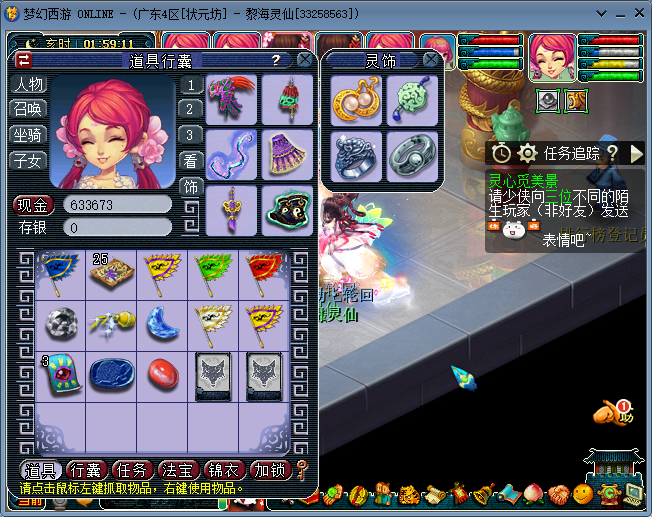This screenshot has width=652, height=517.
Task: Open the 人物 character panel
Action: point(29,85)
